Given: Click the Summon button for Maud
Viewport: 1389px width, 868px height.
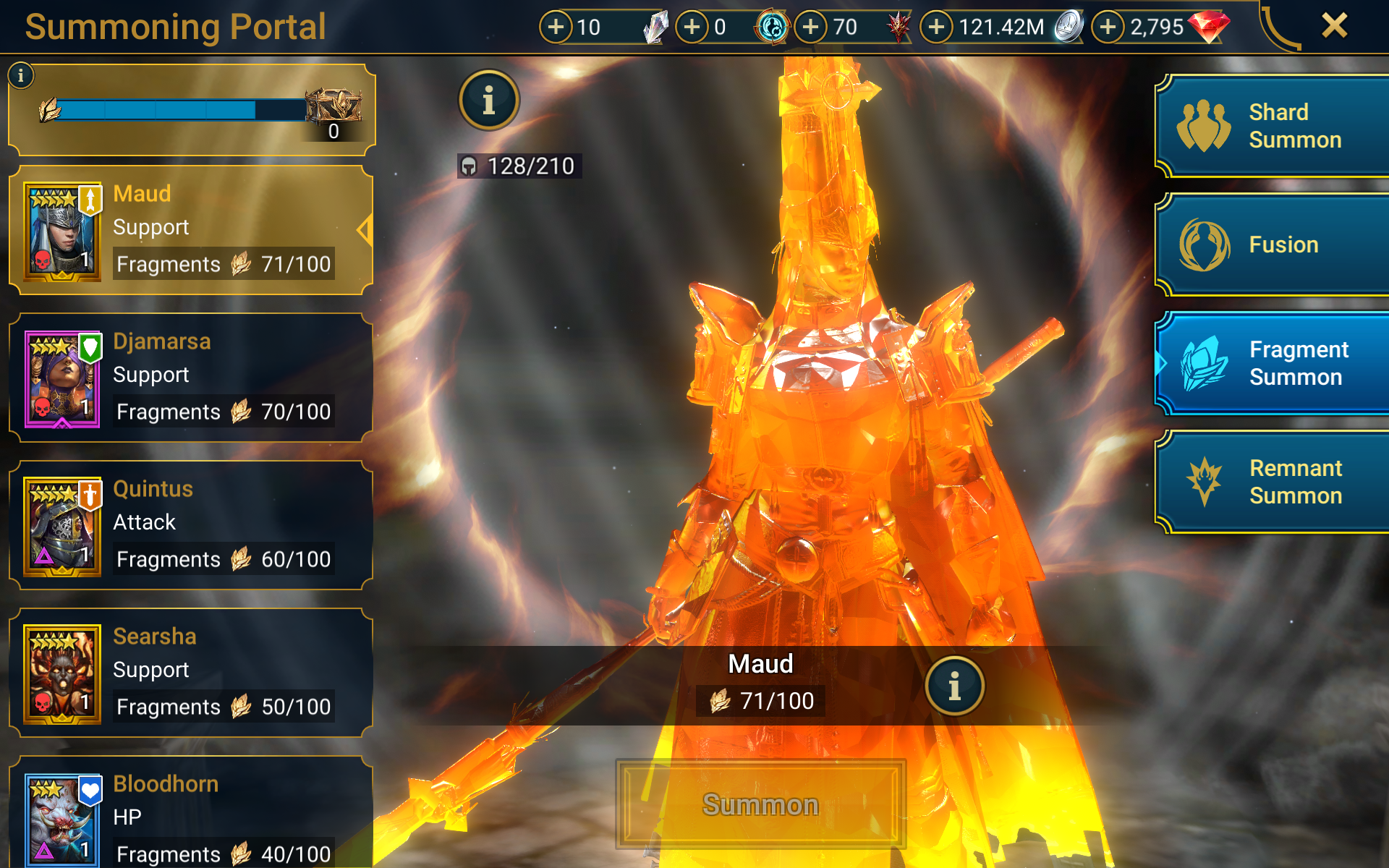Looking at the screenshot, I should [760, 804].
